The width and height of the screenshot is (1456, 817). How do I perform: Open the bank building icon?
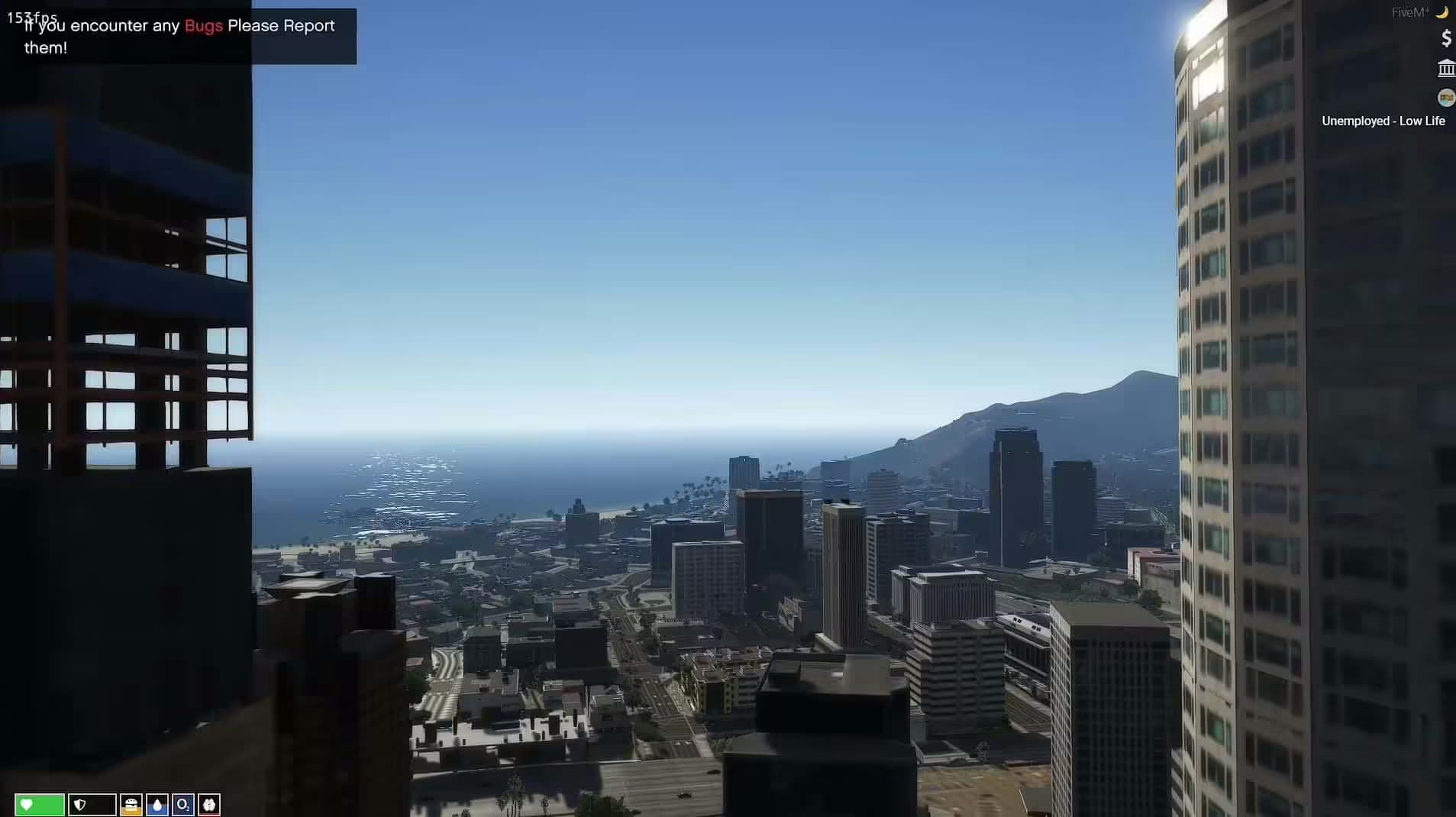click(1446, 69)
